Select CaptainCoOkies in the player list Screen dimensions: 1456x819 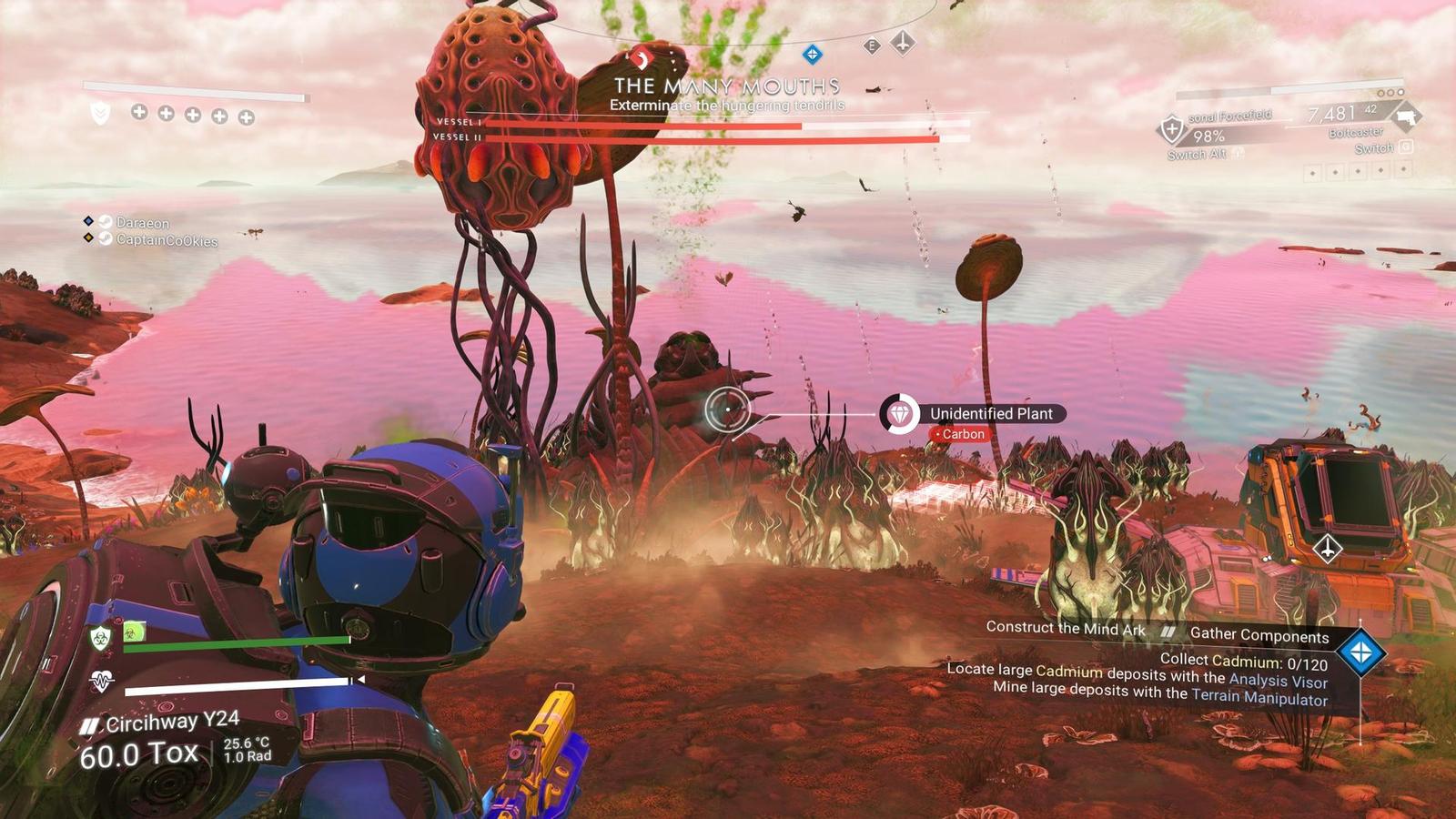click(x=166, y=240)
